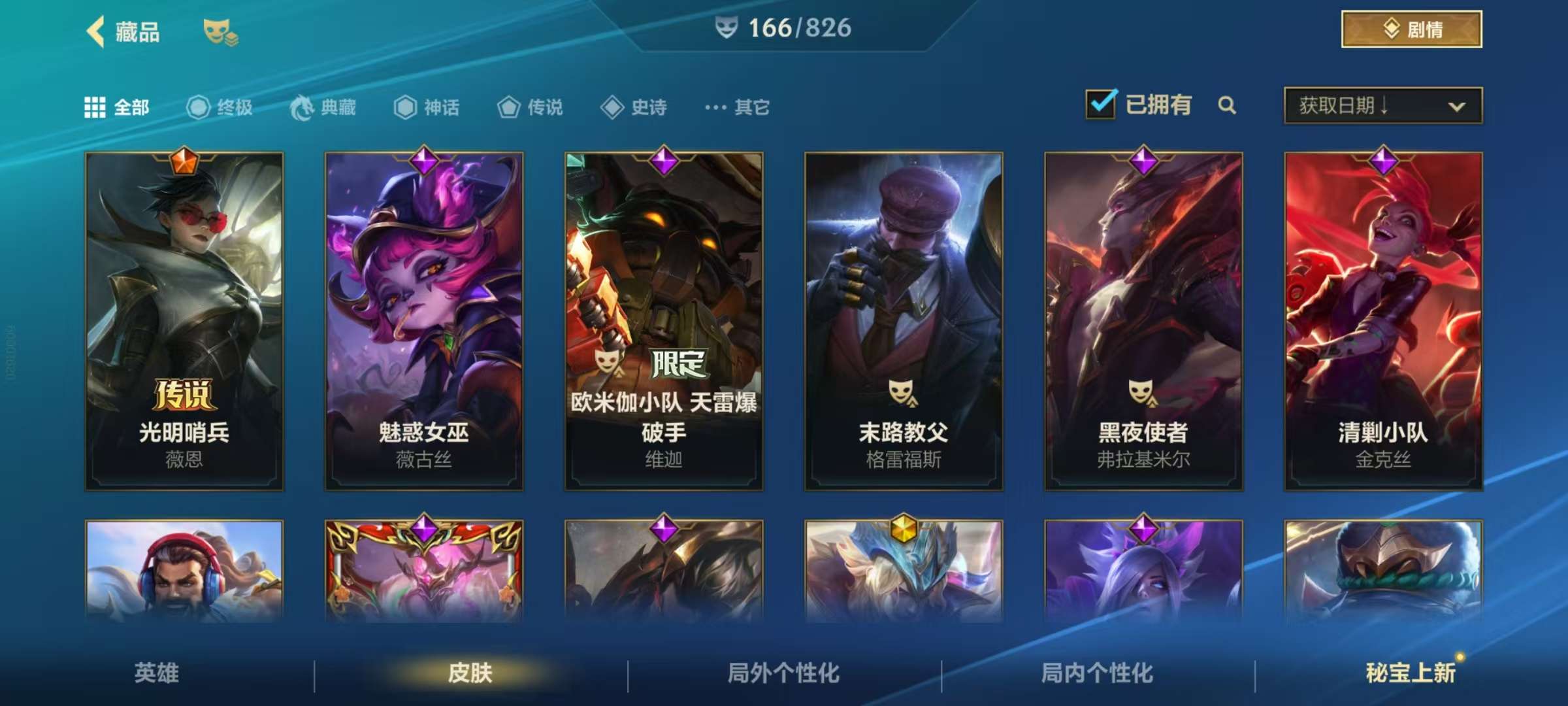The height and width of the screenshot is (706, 1568).
Task: Select the 史诗 diamond filter icon
Action: click(613, 108)
